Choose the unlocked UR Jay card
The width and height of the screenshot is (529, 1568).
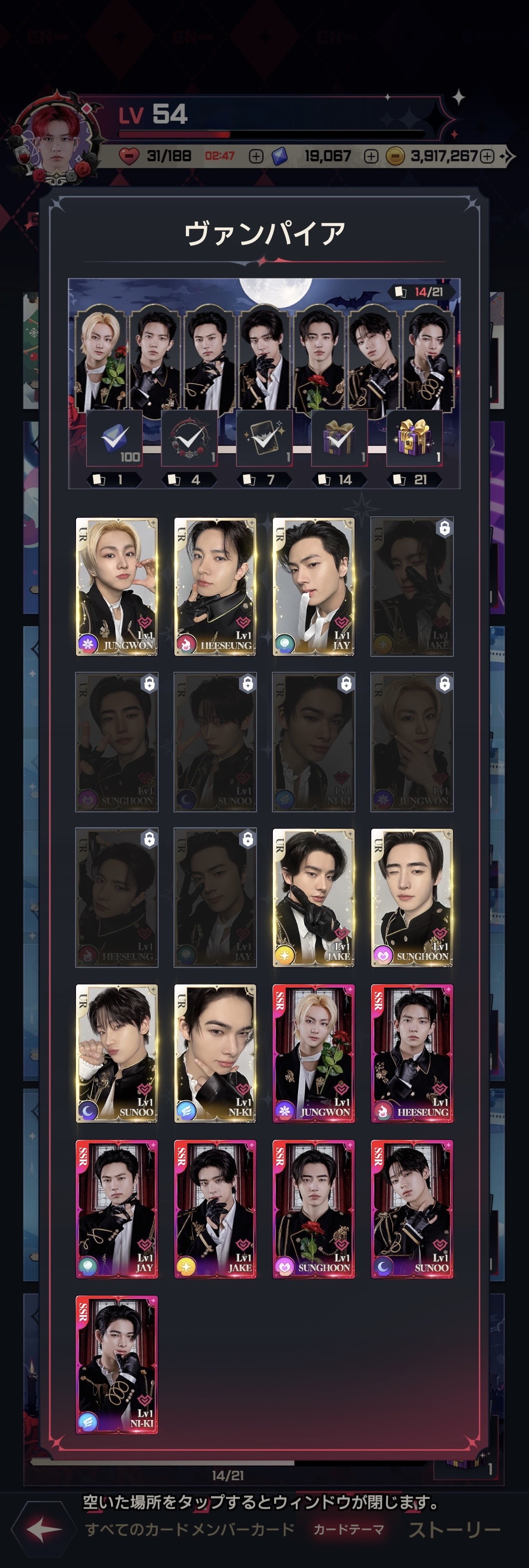pyautogui.click(x=314, y=586)
